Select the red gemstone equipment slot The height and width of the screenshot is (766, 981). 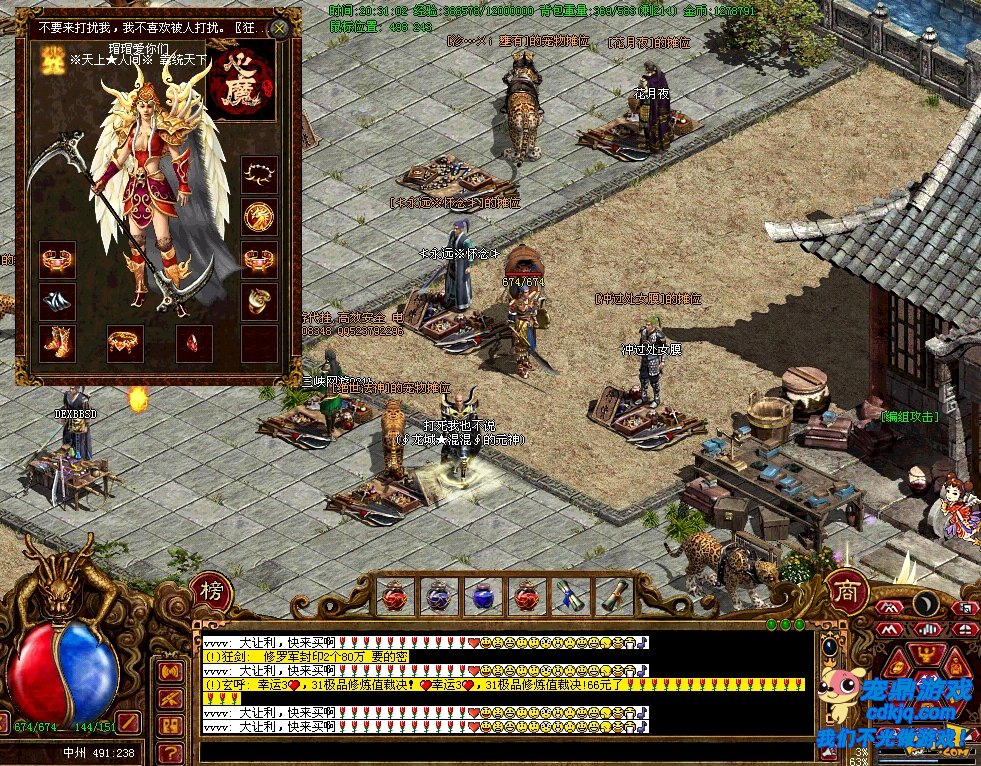[x=193, y=342]
